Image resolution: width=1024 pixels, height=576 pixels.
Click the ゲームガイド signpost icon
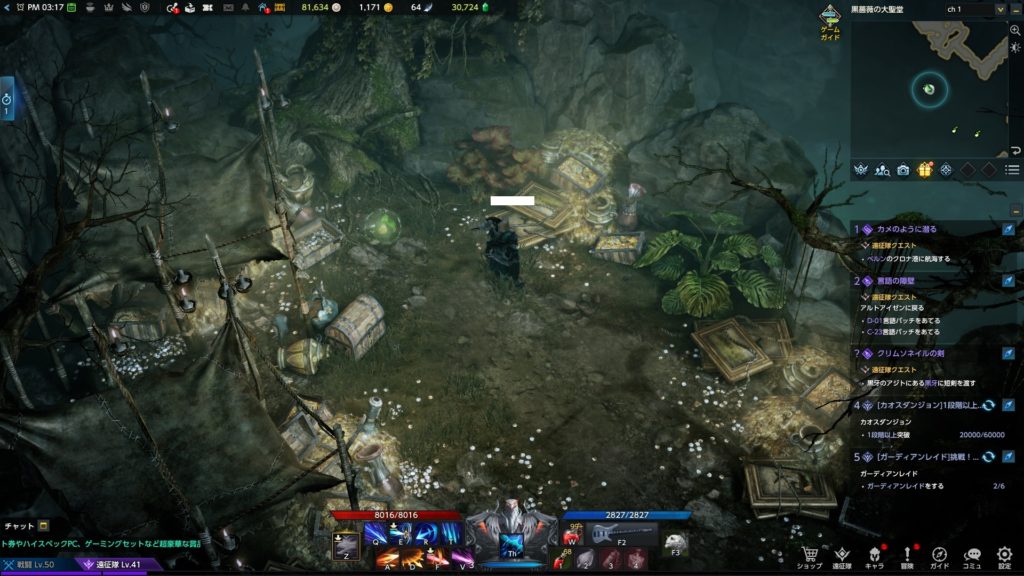tap(830, 19)
